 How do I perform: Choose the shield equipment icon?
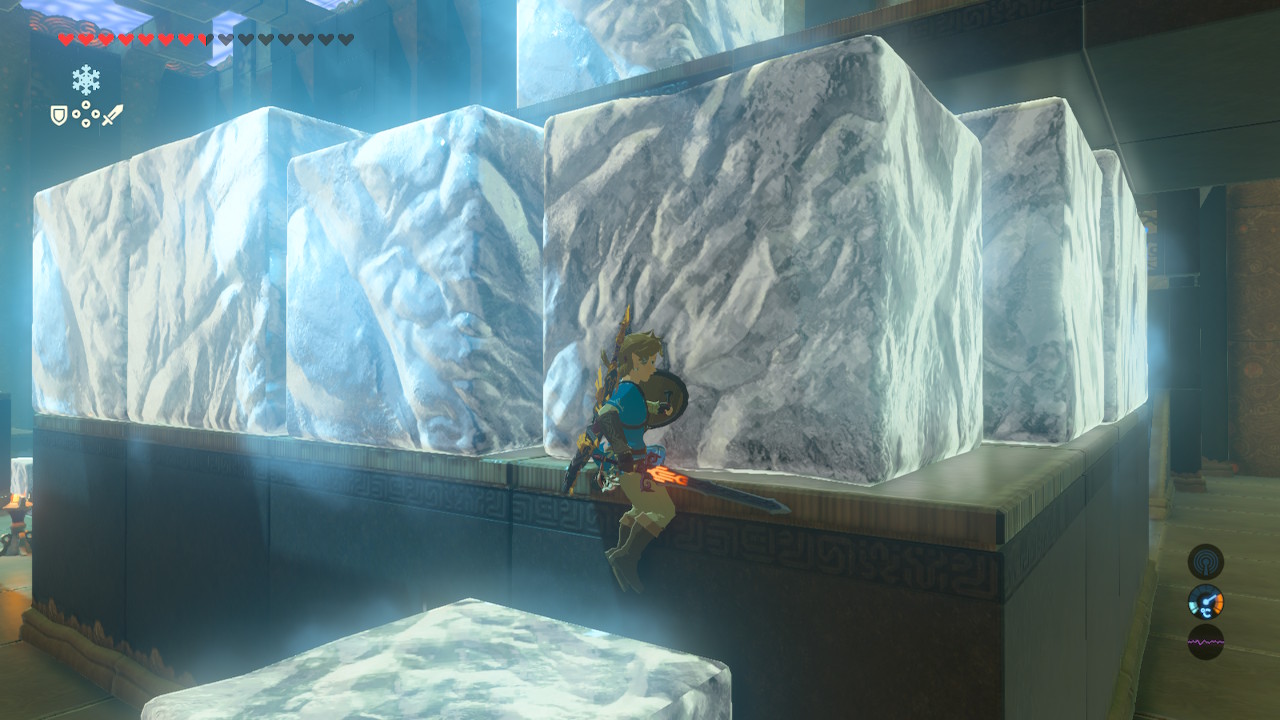click(59, 116)
